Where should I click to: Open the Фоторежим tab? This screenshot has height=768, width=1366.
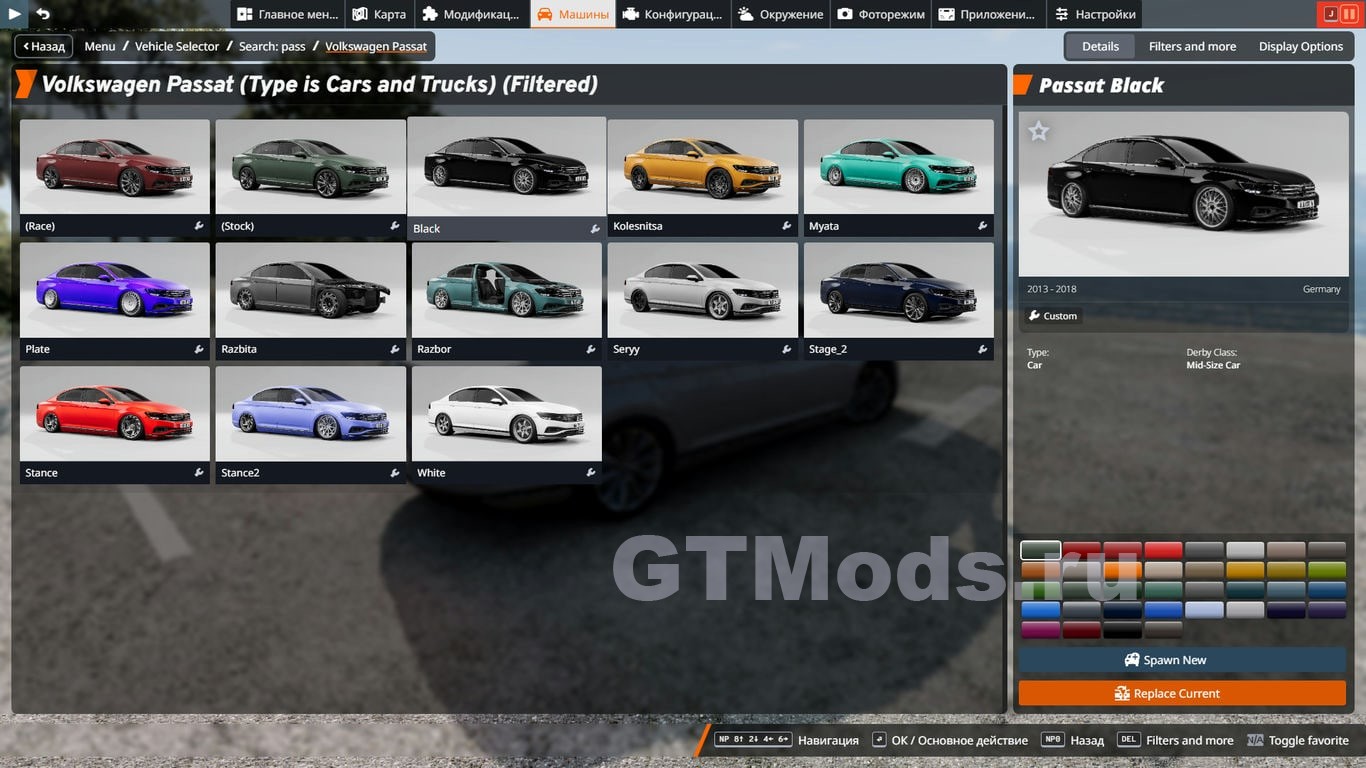(881, 14)
